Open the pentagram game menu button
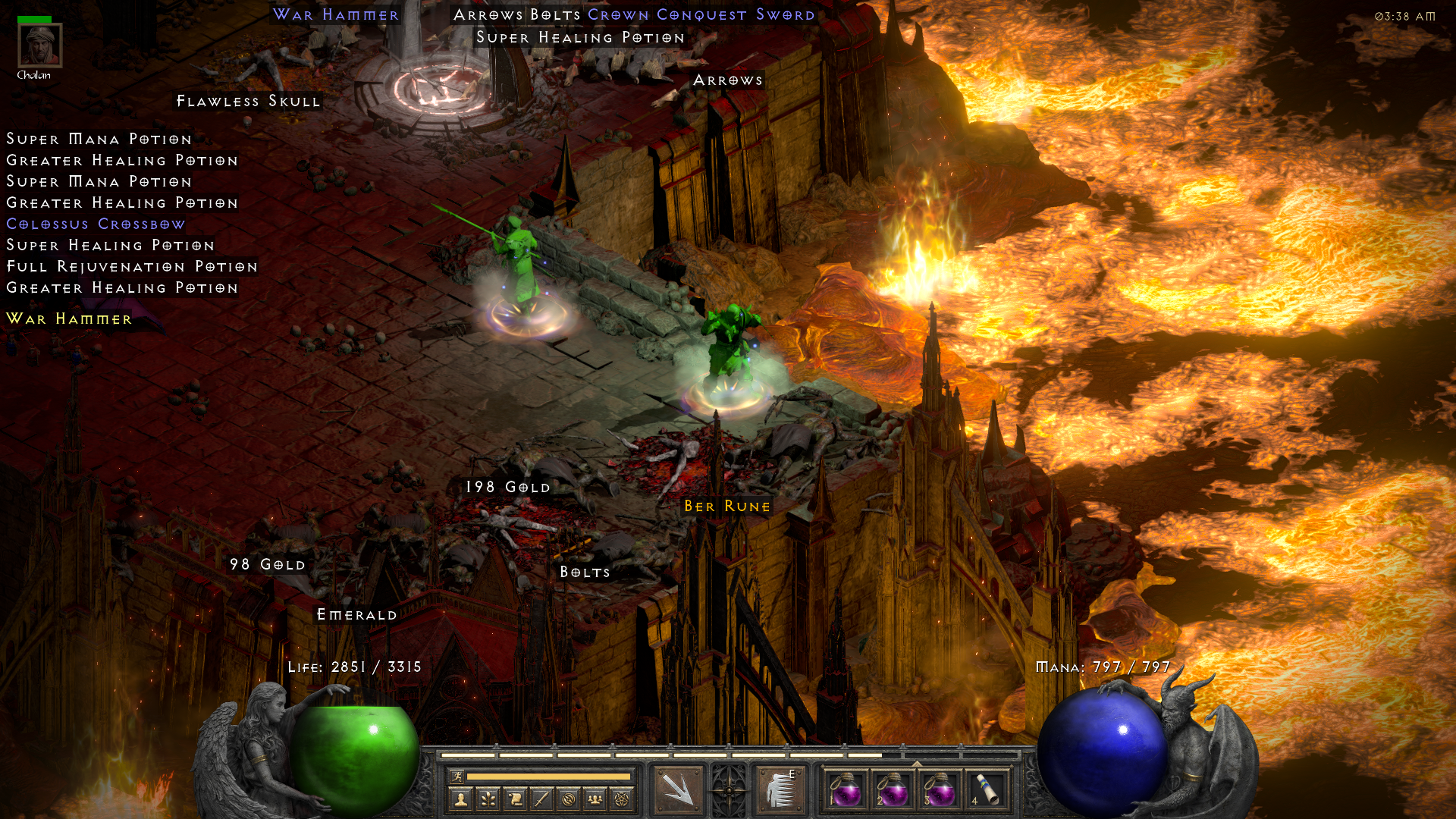The image size is (1456, 819). (x=622, y=799)
